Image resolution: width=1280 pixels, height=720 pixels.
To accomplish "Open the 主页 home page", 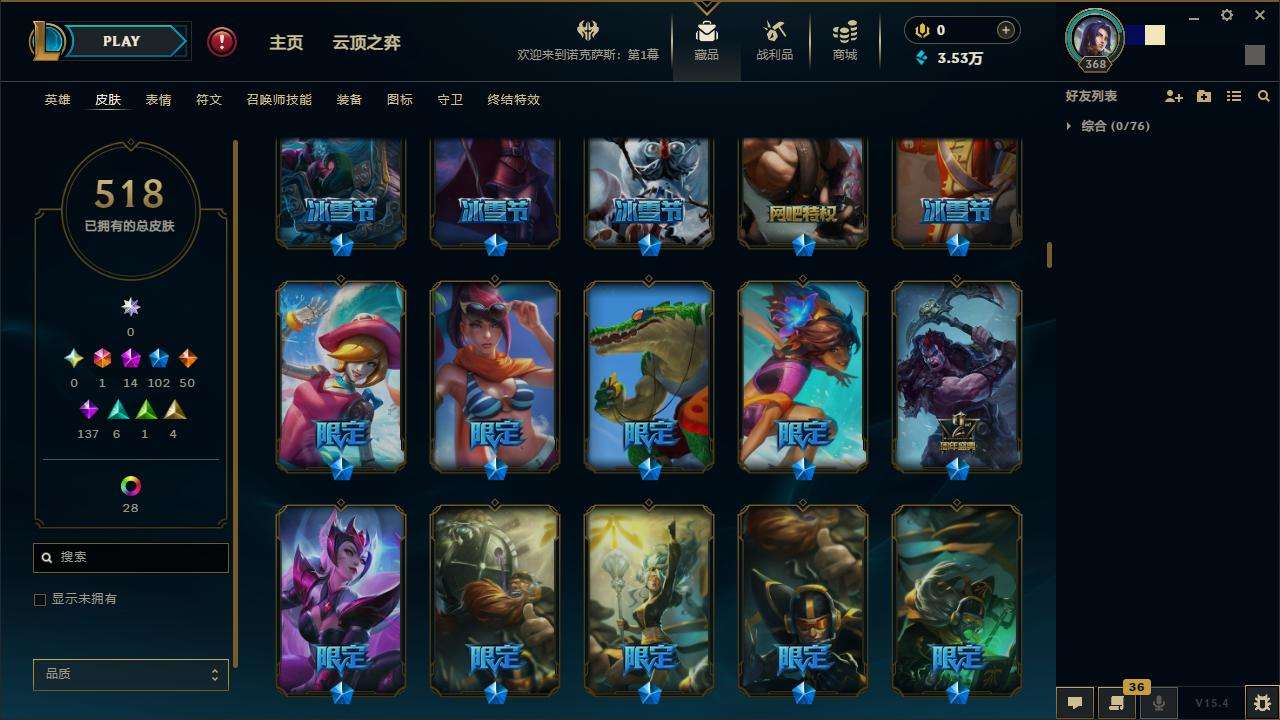I will (x=286, y=43).
